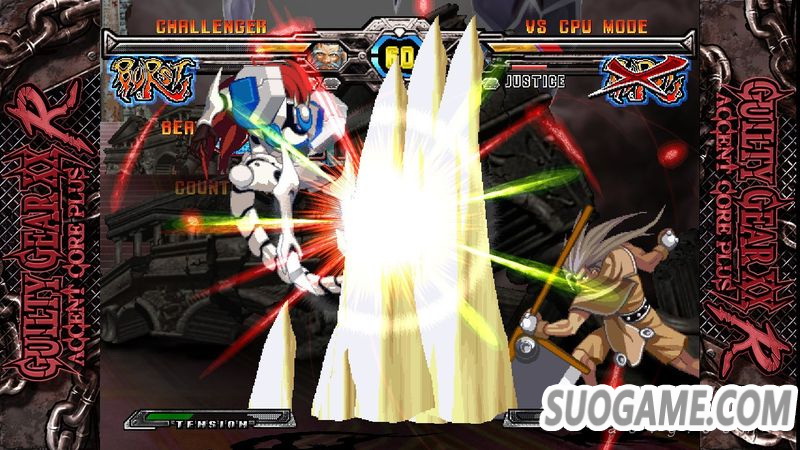
Task: Select the blue Burst icon
Action: pos(153,76)
